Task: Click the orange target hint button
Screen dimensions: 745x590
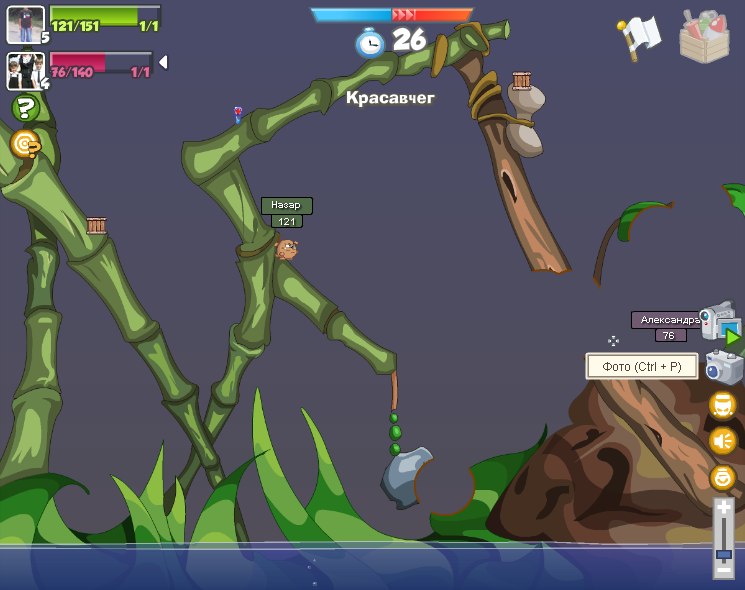Action: pos(25,145)
